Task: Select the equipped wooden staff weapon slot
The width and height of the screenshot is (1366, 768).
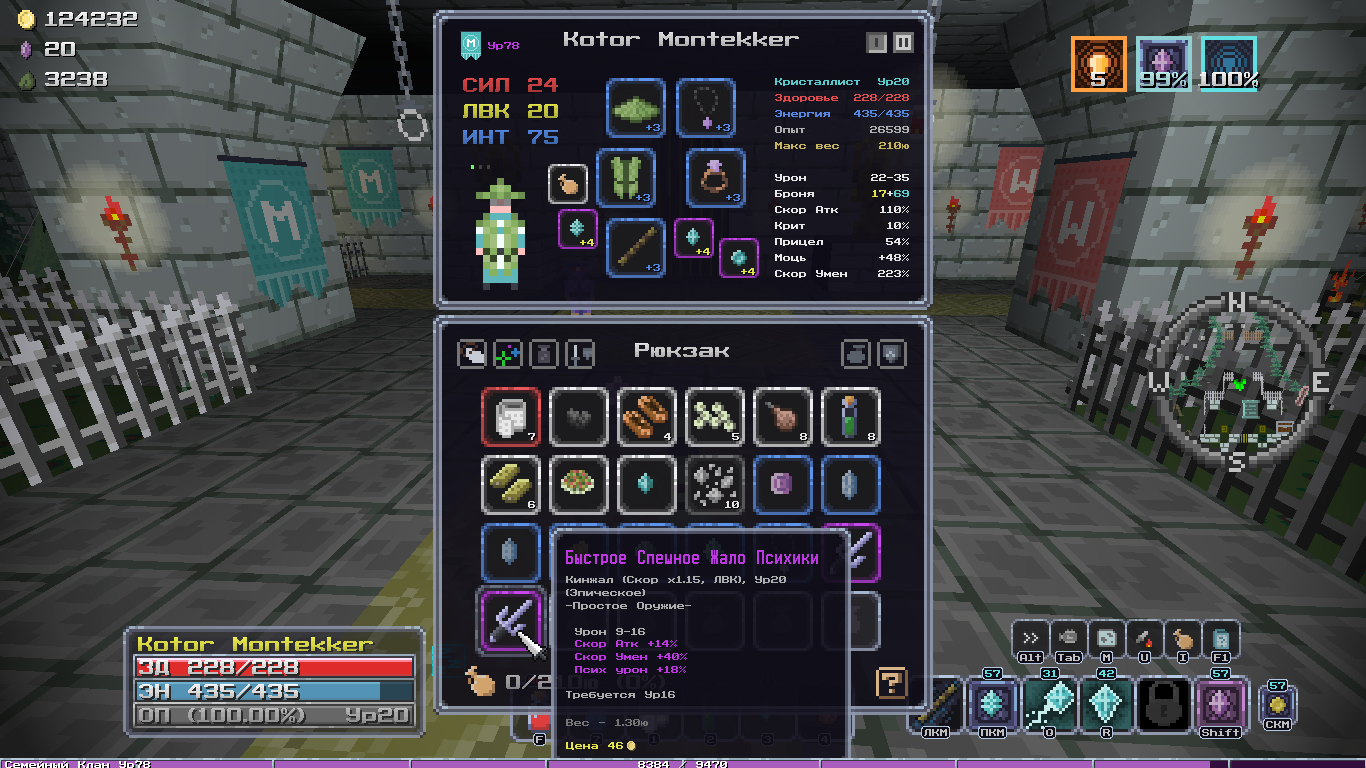Action: tap(635, 247)
